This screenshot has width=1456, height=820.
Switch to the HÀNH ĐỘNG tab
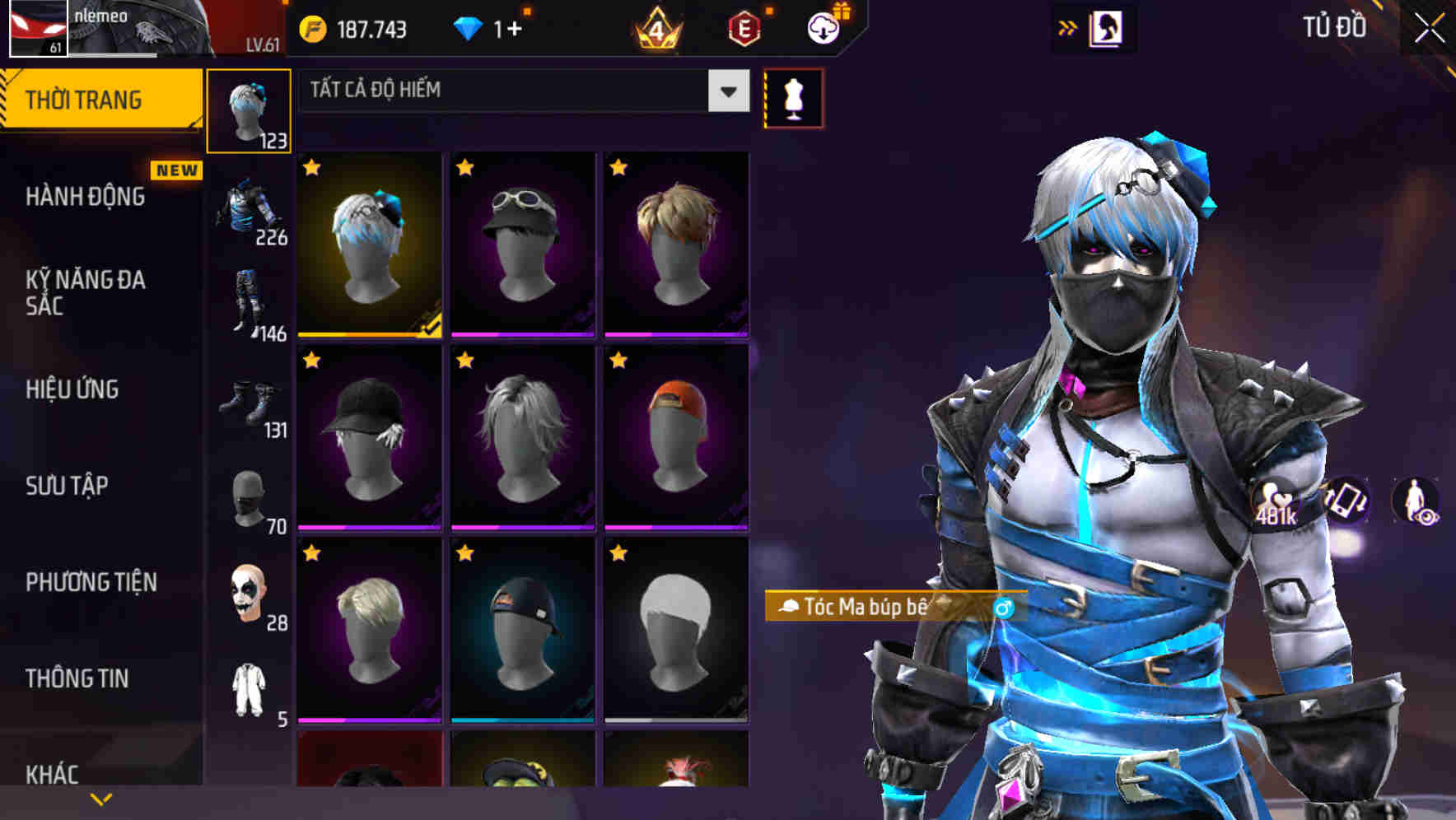85,196
